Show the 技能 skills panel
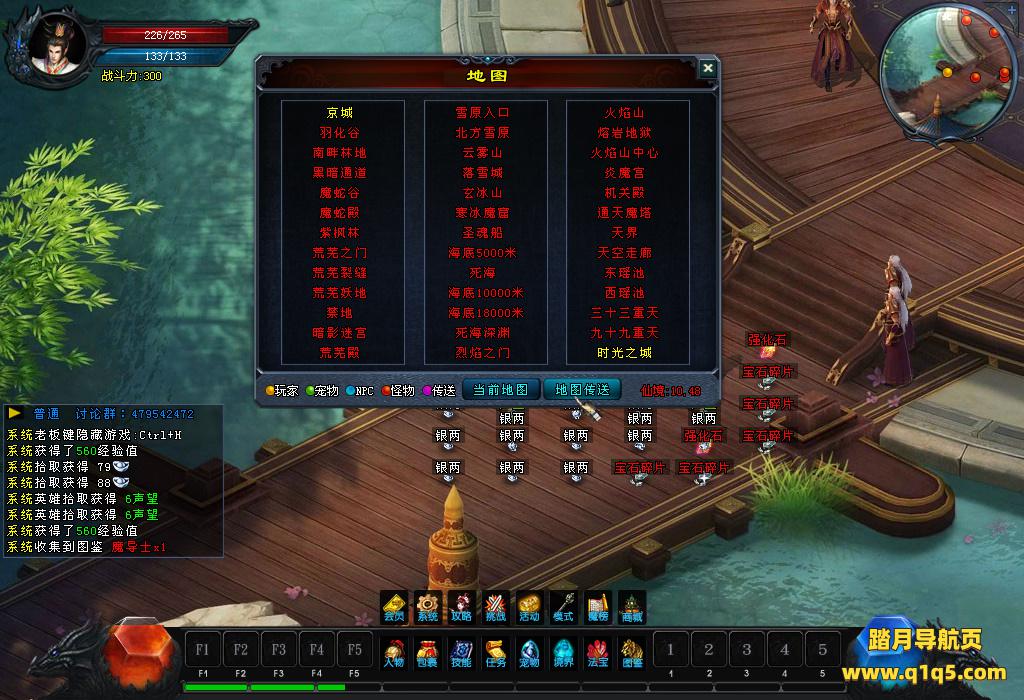The width and height of the screenshot is (1024, 700). (461, 652)
